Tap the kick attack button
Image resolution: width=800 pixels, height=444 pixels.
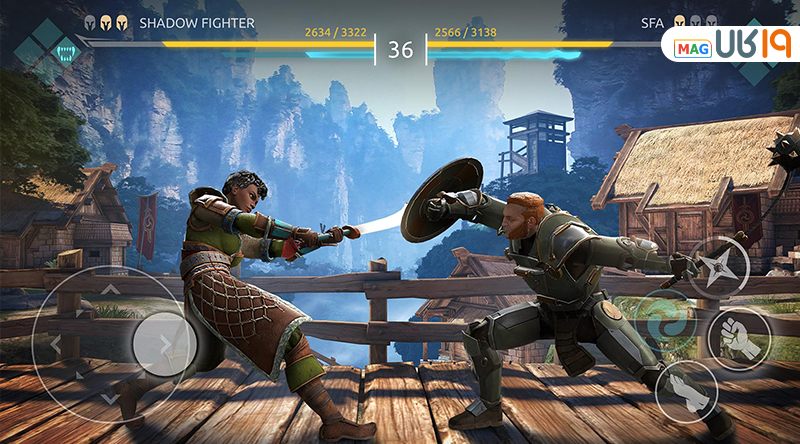click(687, 391)
